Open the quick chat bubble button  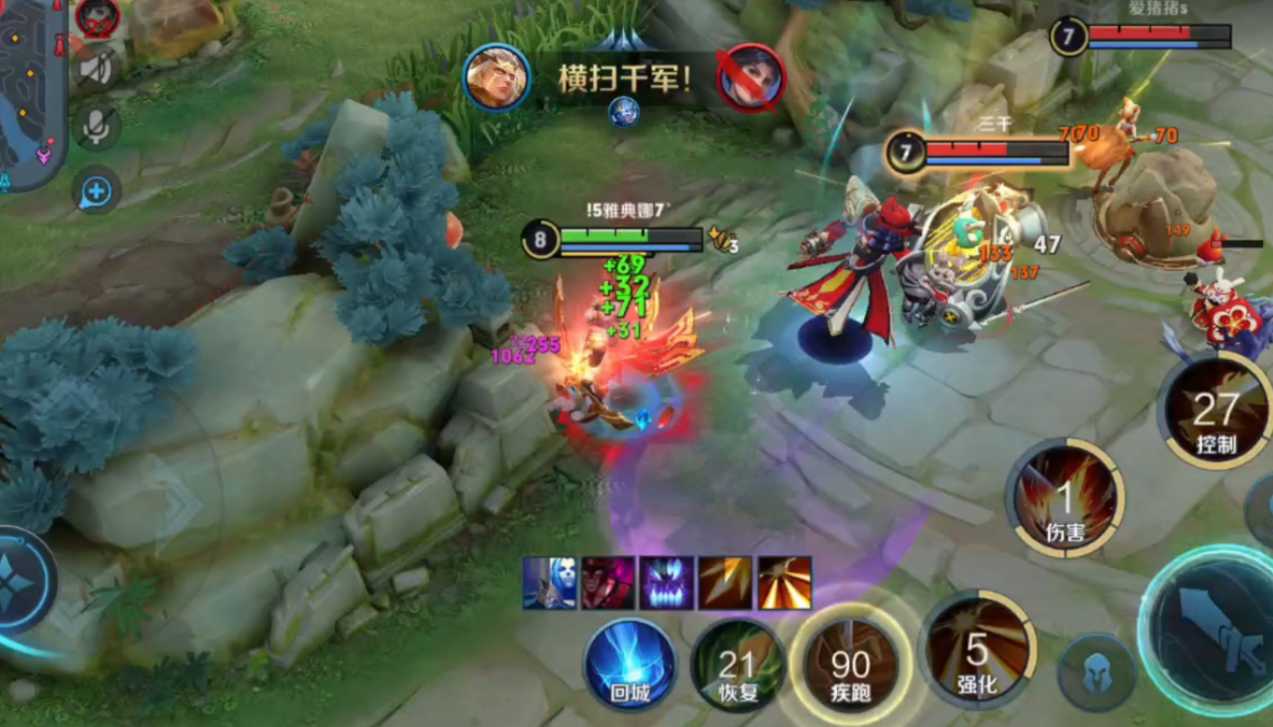(x=97, y=190)
